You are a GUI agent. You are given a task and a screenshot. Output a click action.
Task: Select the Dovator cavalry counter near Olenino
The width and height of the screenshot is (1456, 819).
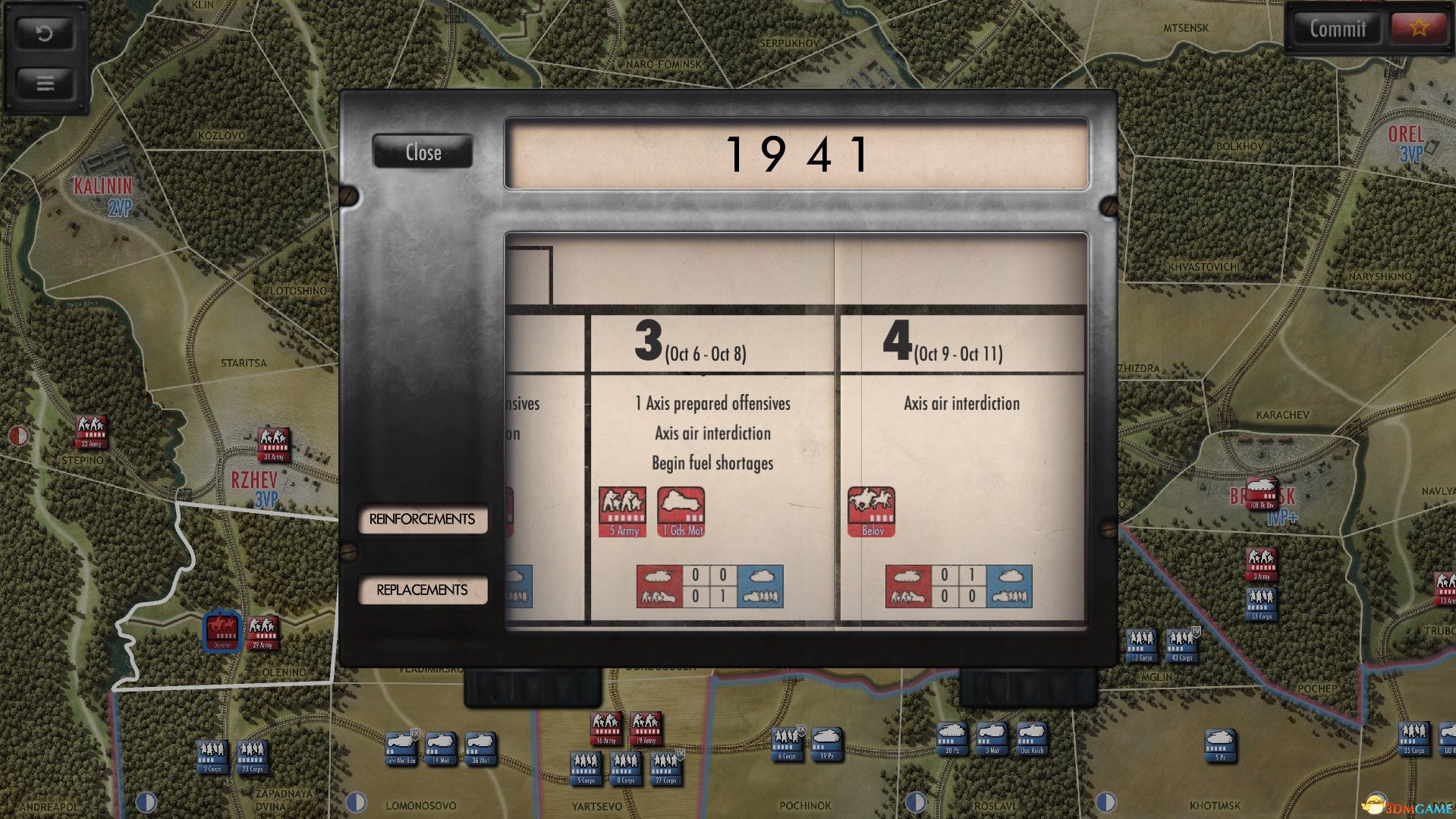coord(221,629)
